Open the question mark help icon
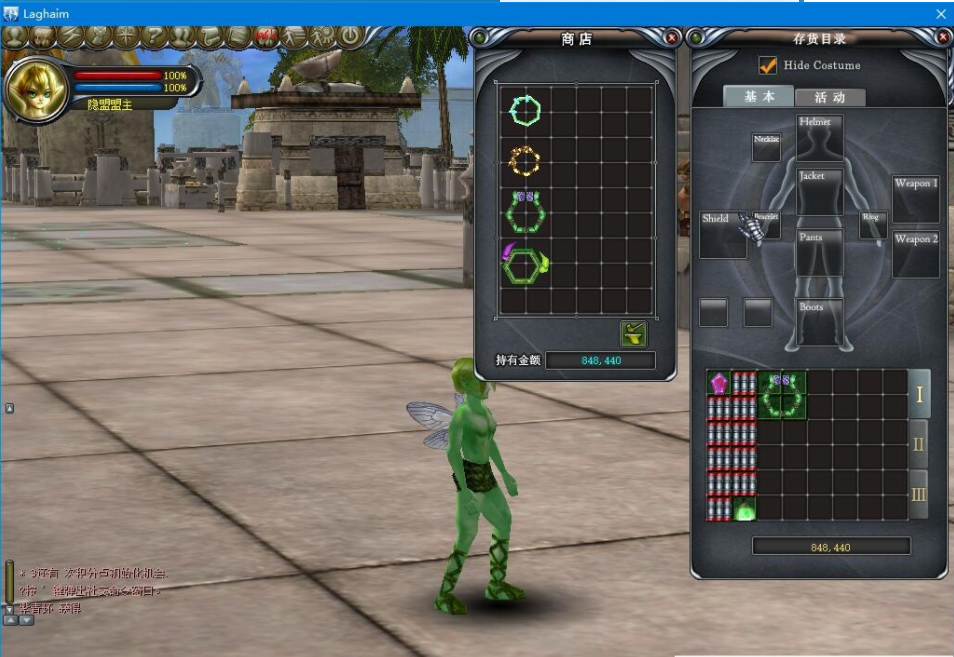This screenshot has height=657, width=954. [154, 37]
